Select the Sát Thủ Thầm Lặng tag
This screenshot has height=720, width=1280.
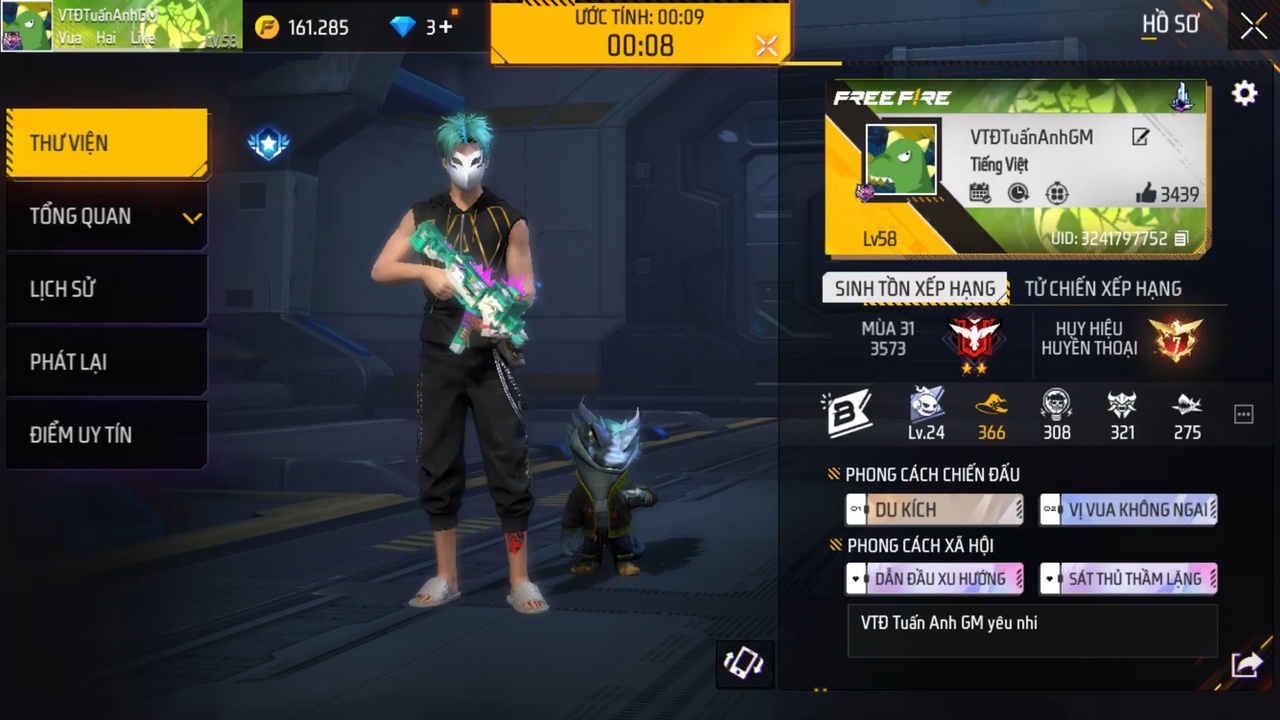pos(1128,579)
